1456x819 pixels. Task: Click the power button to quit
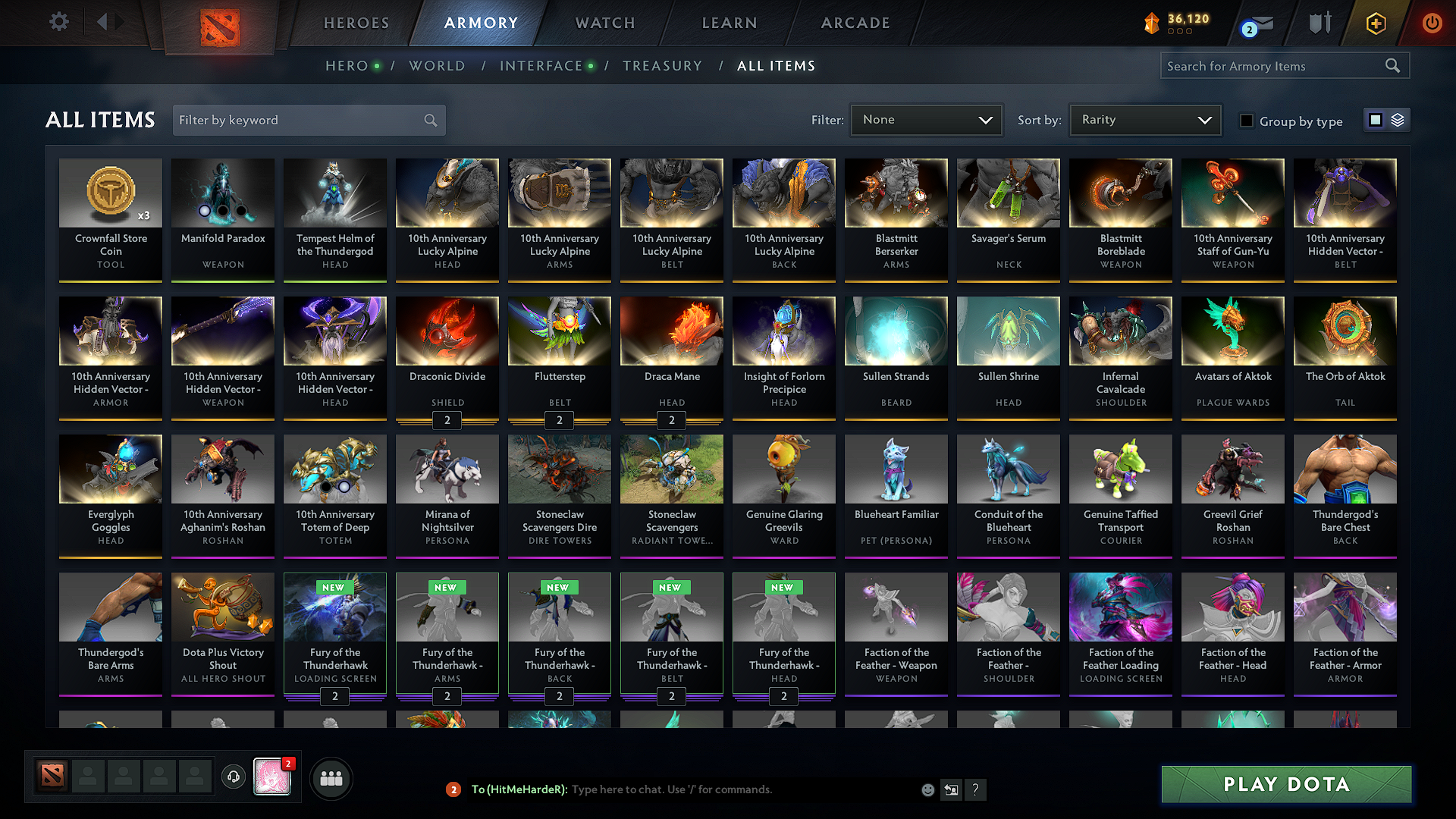click(x=1432, y=23)
